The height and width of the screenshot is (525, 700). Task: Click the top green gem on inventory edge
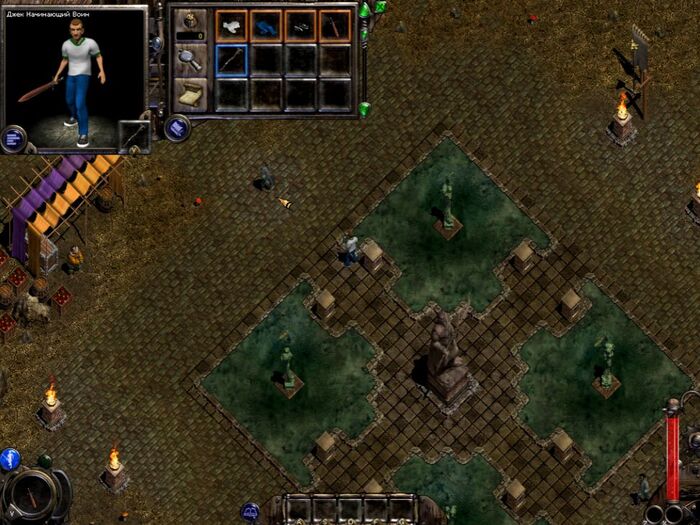(365, 10)
